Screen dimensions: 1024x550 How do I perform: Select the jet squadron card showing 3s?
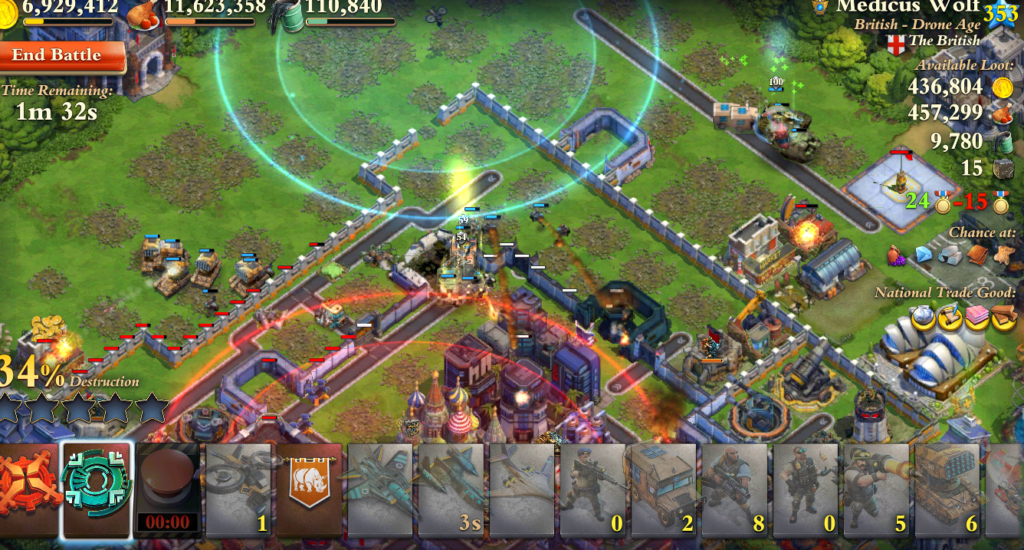(x=451, y=490)
